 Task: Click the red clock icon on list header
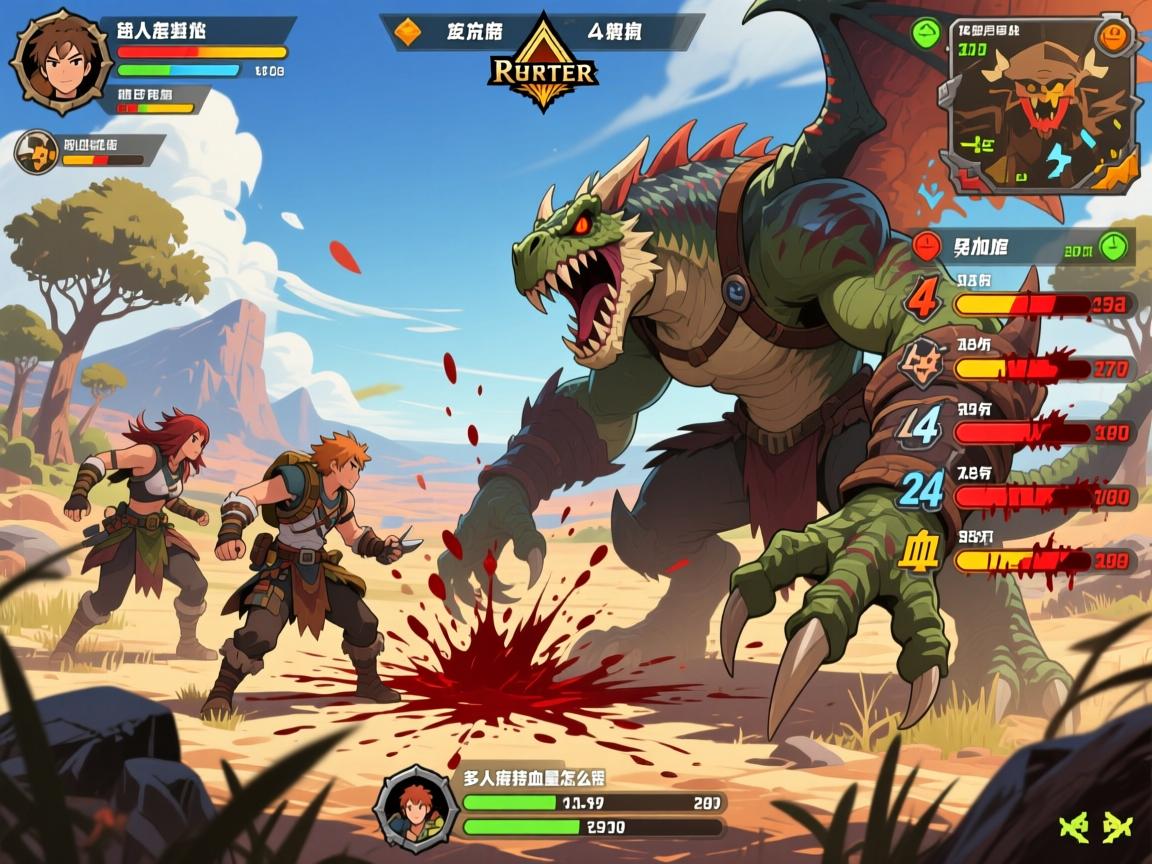pyautogui.click(x=928, y=245)
